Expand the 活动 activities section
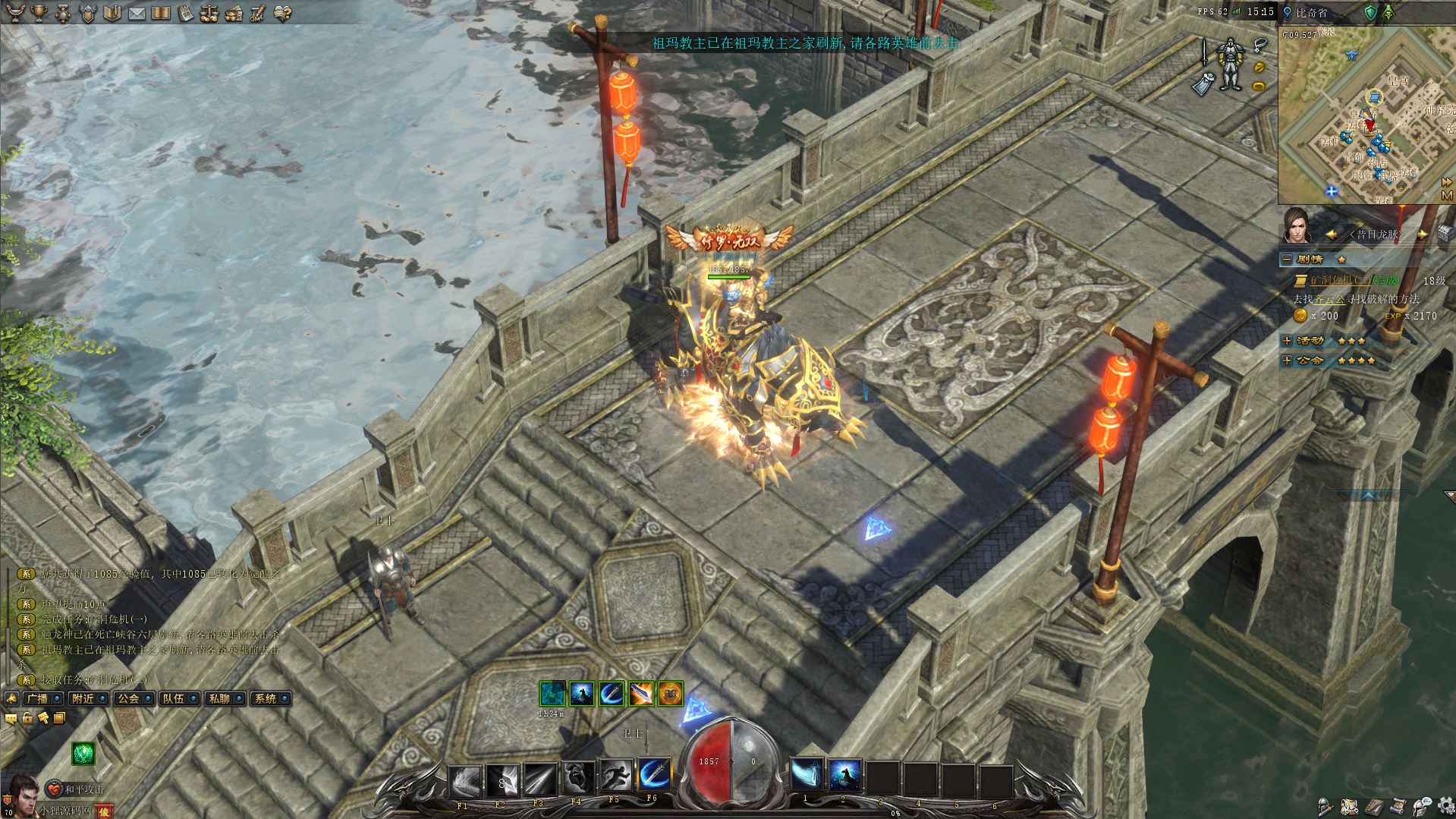Image resolution: width=1456 pixels, height=819 pixels. click(x=1287, y=341)
